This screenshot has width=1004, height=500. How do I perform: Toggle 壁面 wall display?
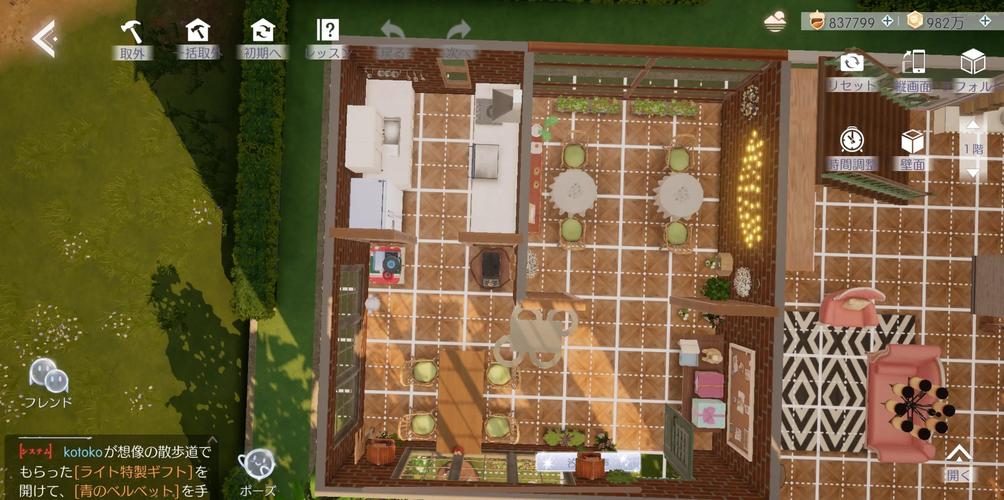[912, 147]
